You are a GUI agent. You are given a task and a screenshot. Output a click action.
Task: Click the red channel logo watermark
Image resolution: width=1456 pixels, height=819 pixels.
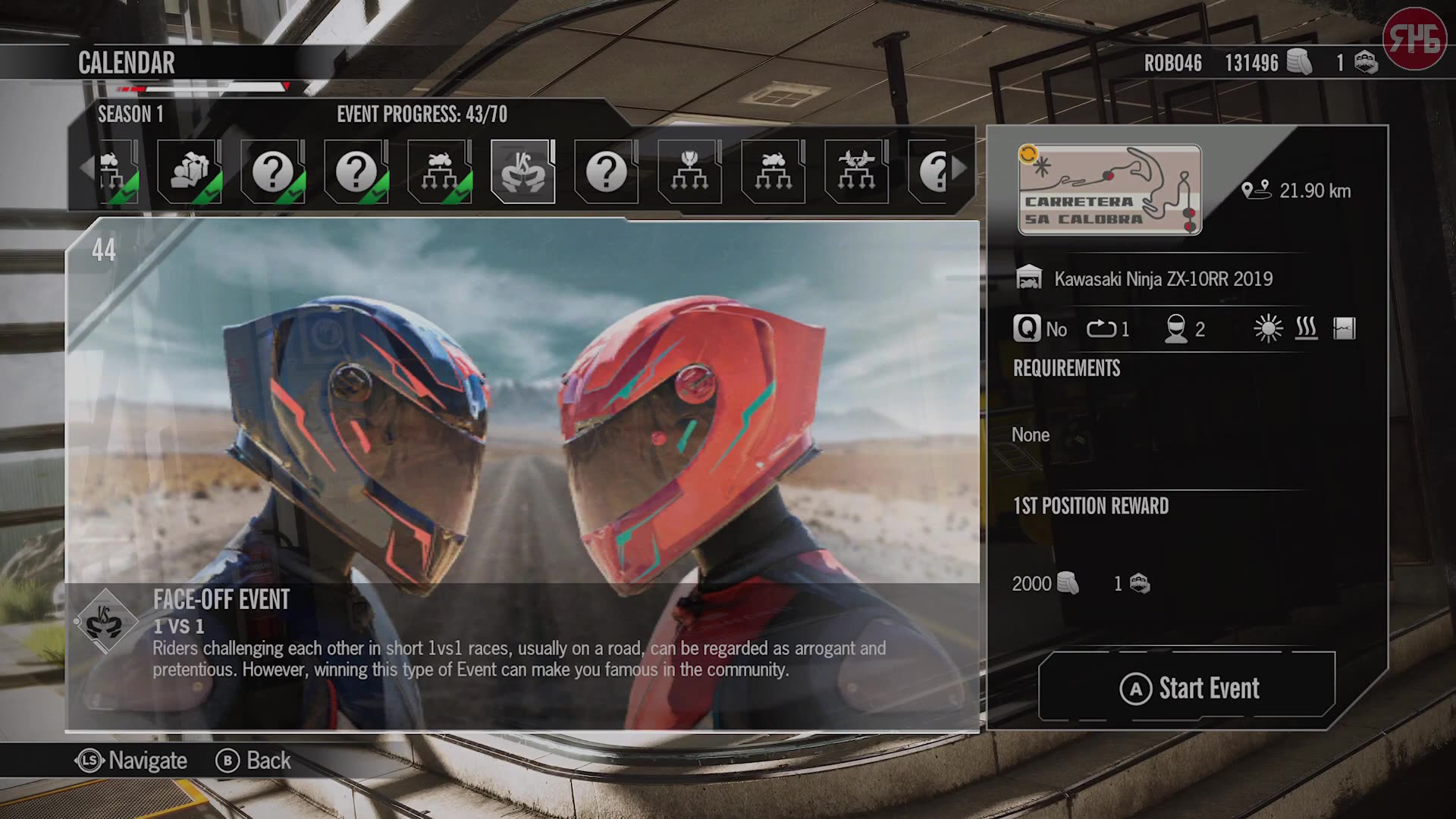point(1414,39)
